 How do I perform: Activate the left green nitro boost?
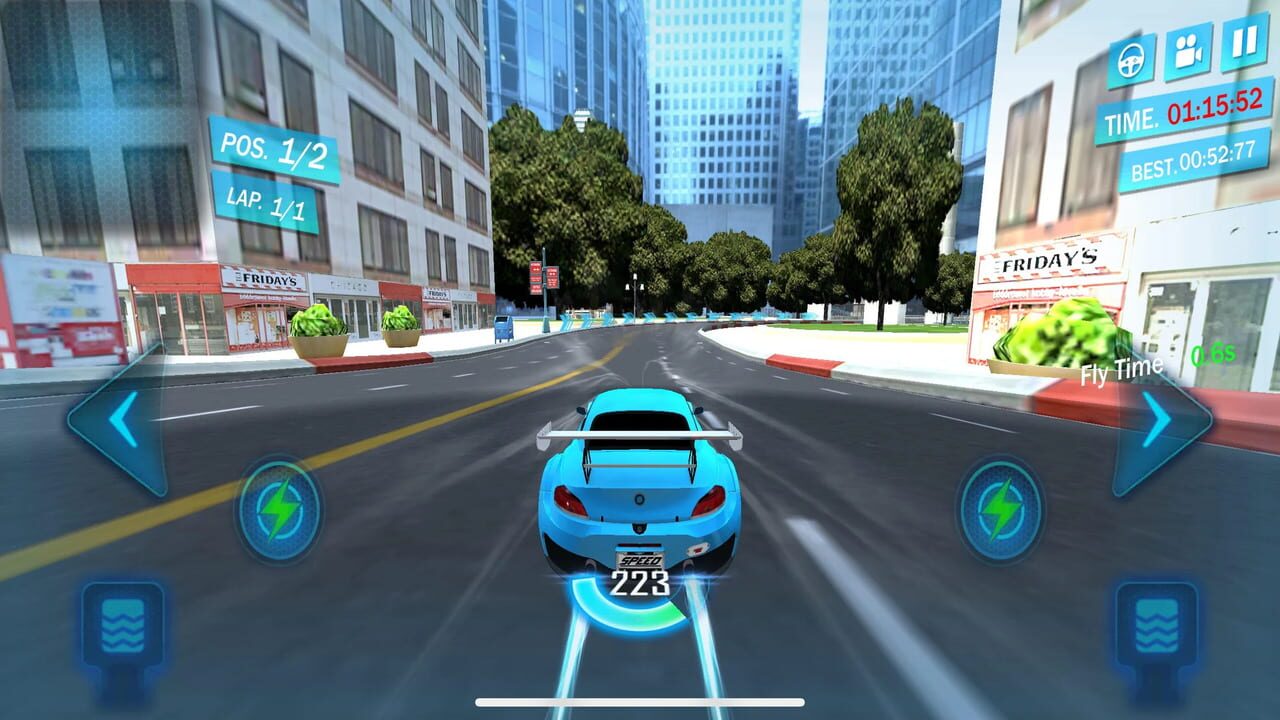pyautogui.click(x=281, y=505)
